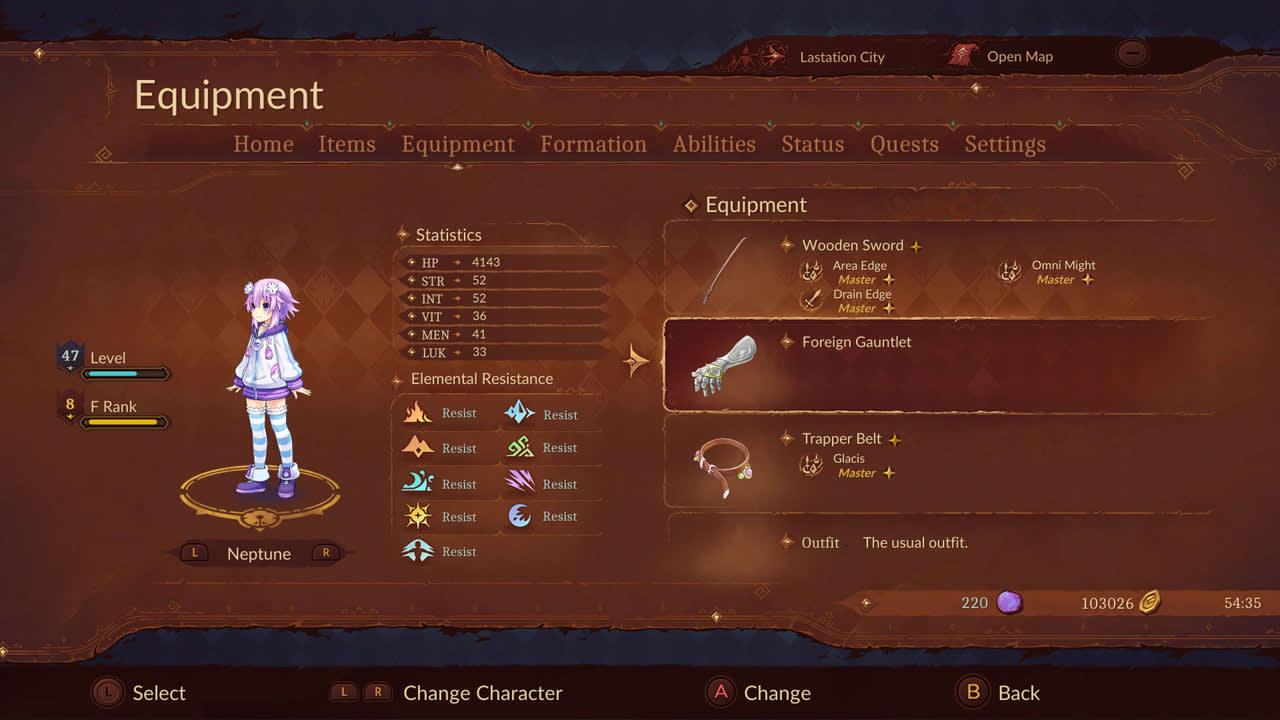Click the Glacis skill icon under Trapper Belt
This screenshot has width=1280, height=720.
click(x=810, y=465)
